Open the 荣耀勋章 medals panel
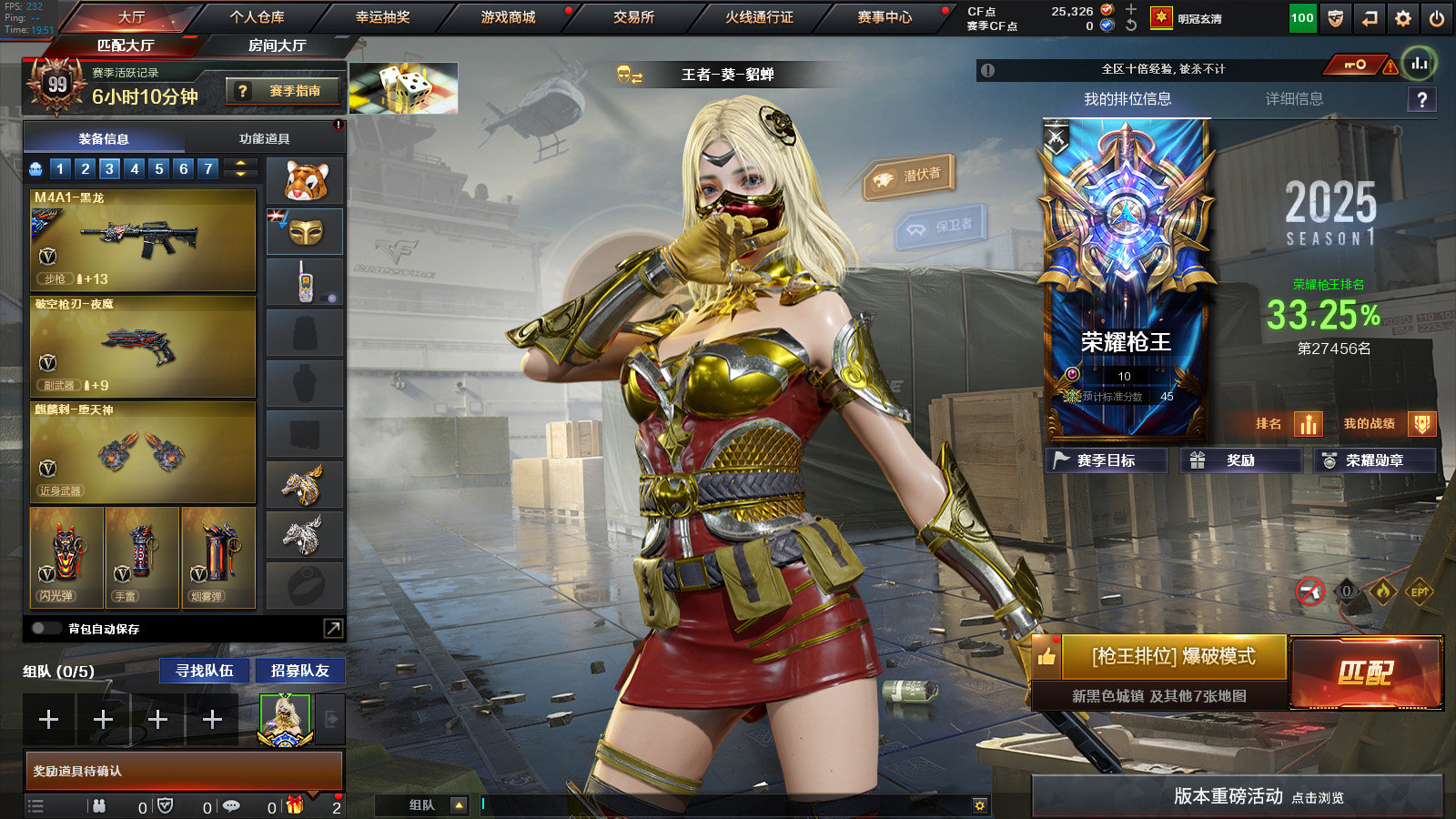The image size is (1456, 819). tap(1374, 460)
